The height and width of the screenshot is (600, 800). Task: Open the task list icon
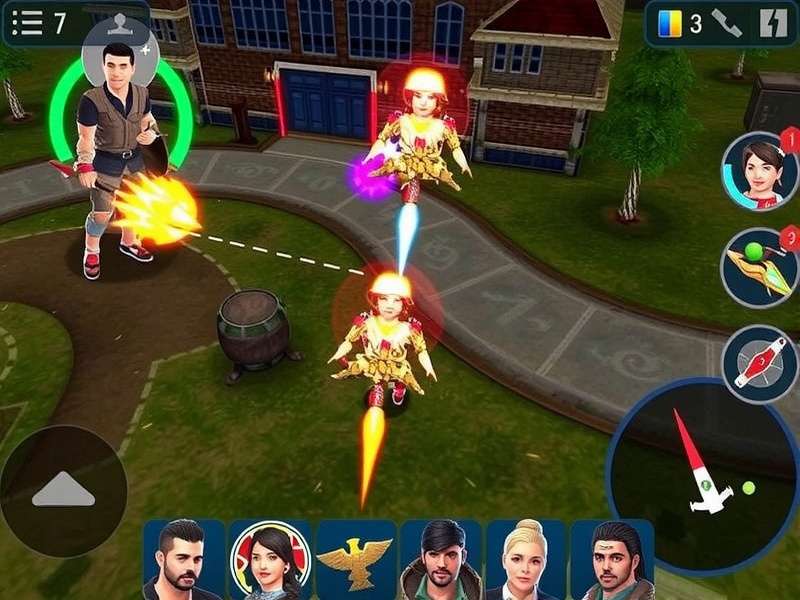tap(26, 23)
